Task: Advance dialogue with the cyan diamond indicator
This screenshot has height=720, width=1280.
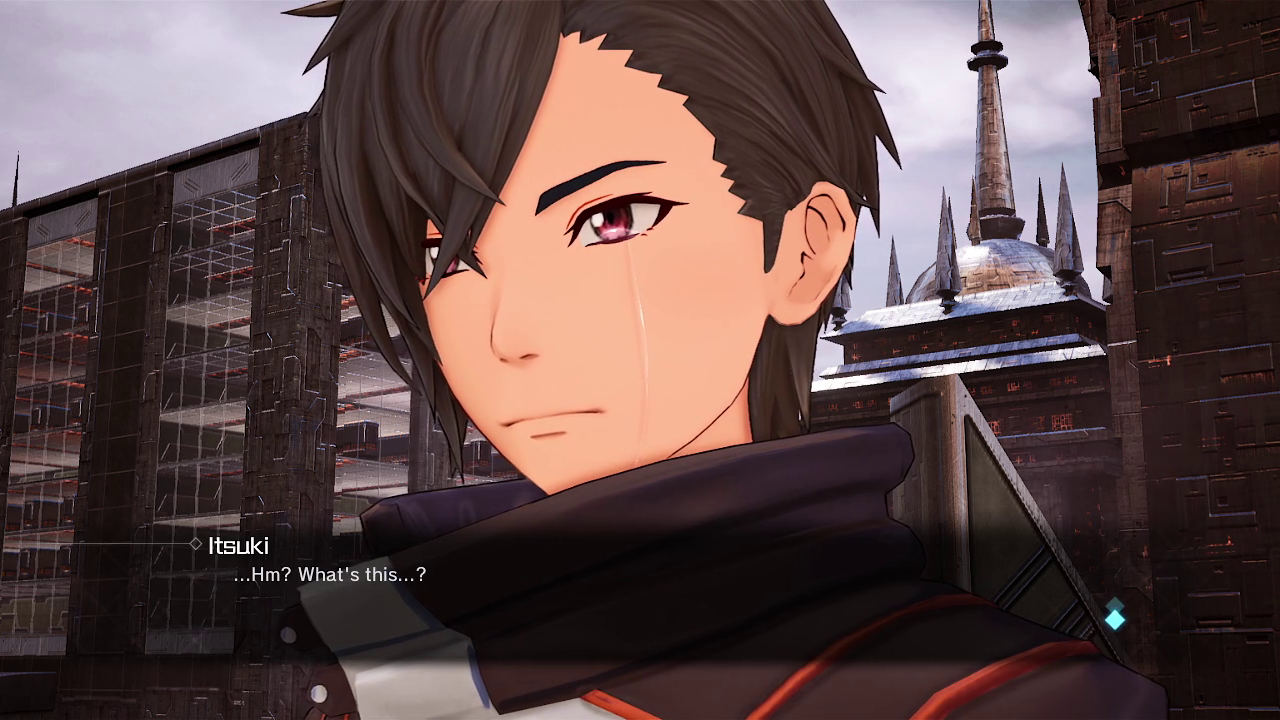Action: [1114, 618]
